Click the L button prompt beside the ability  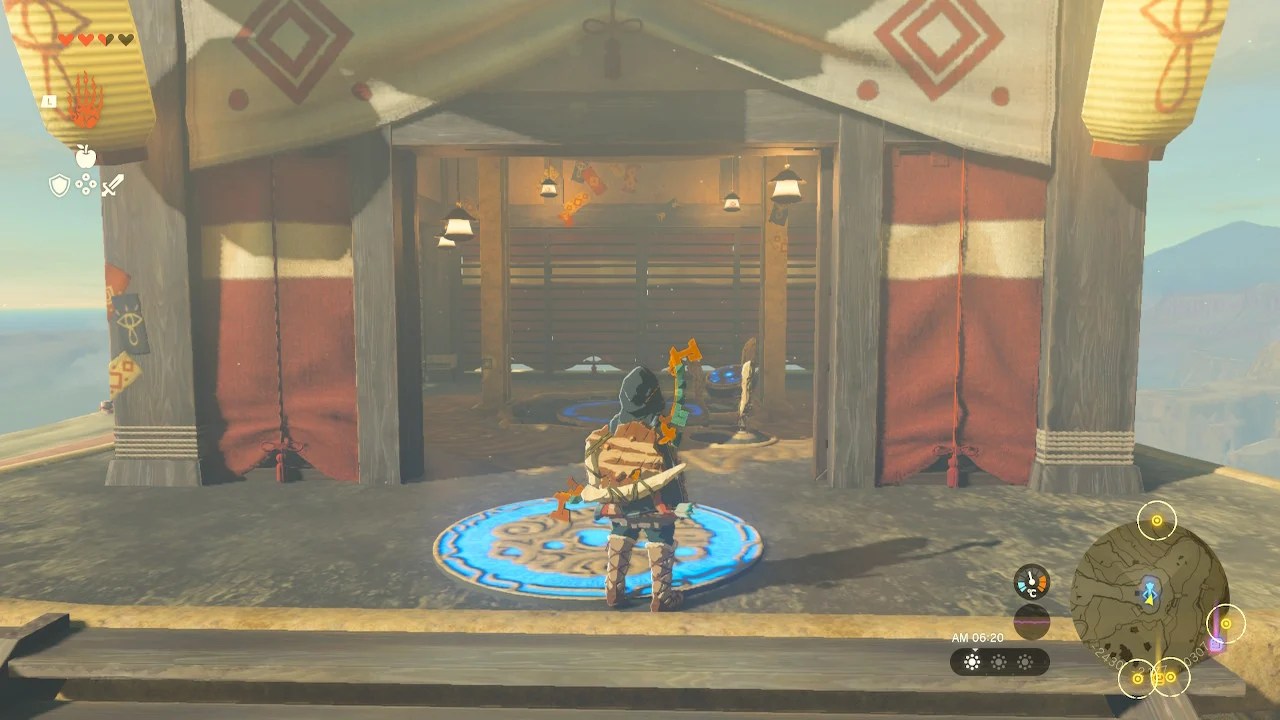click(49, 101)
